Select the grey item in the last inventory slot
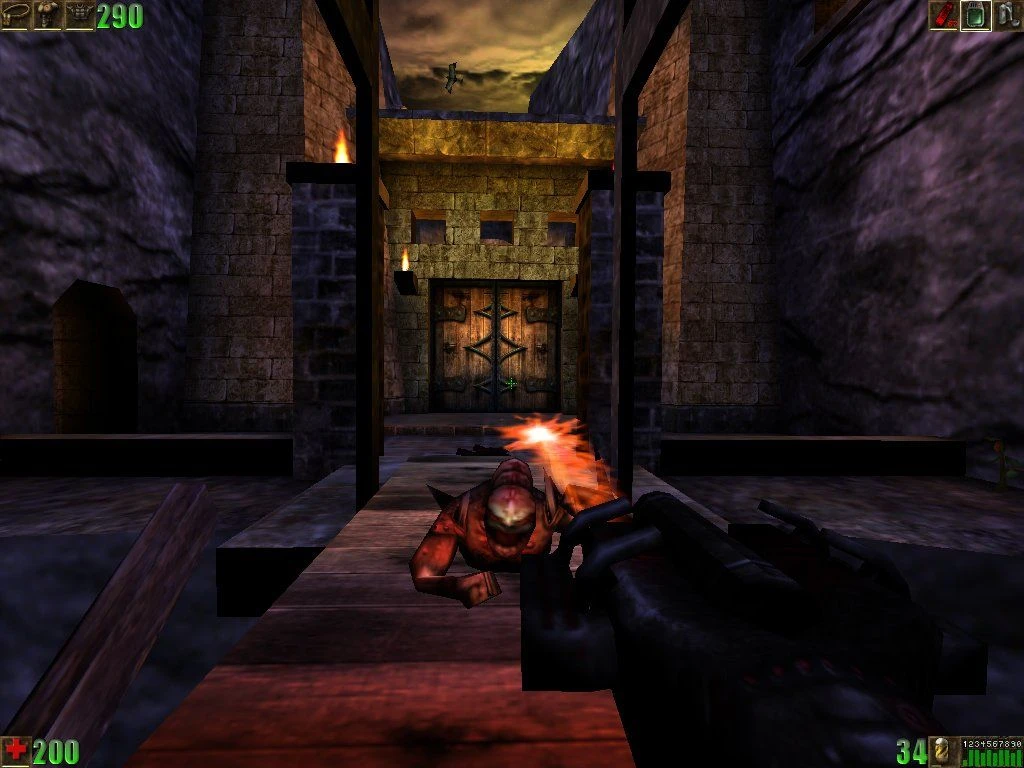The height and width of the screenshot is (768, 1024). point(1007,15)
